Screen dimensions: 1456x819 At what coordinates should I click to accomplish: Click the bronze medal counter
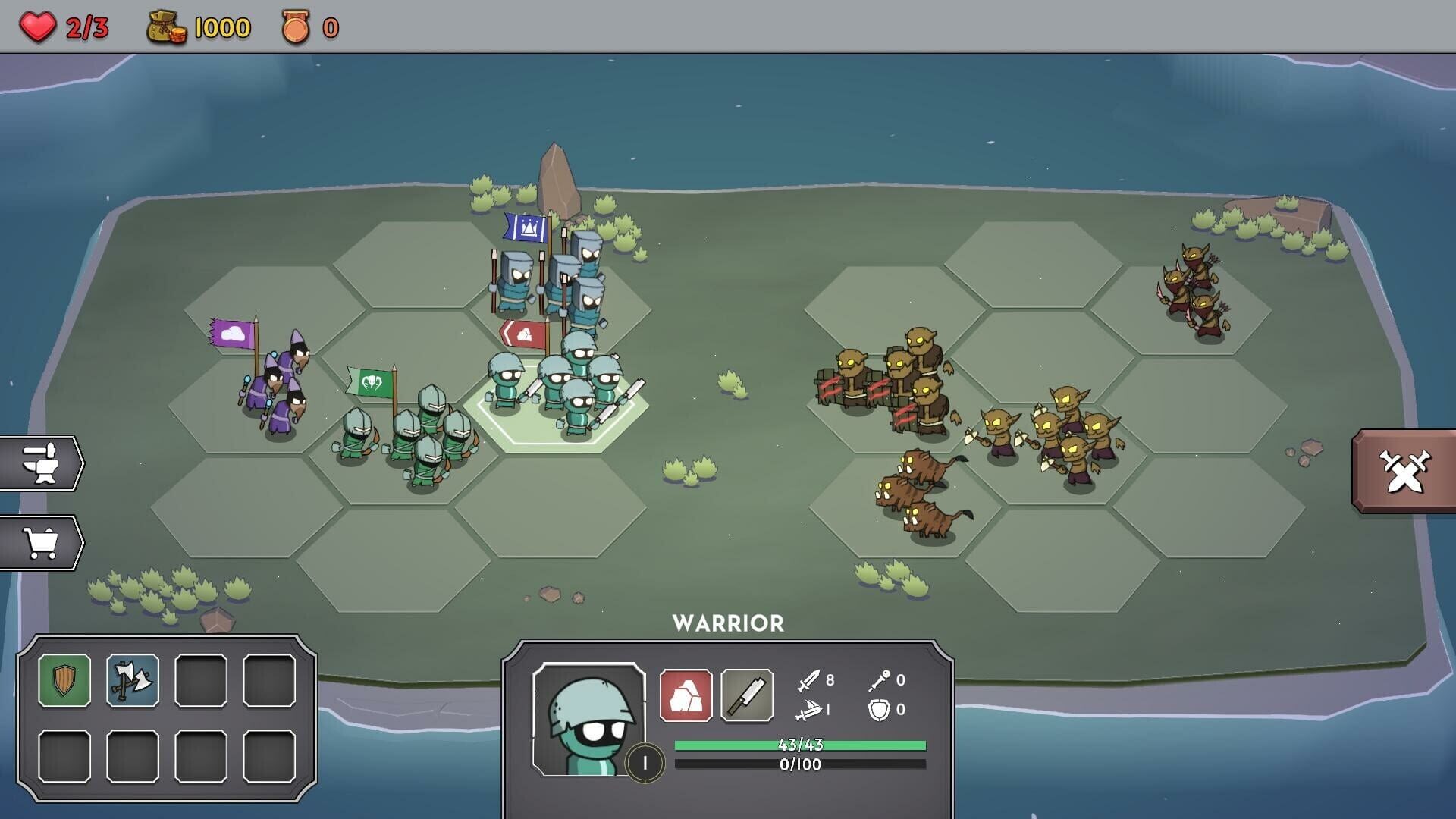296,24
